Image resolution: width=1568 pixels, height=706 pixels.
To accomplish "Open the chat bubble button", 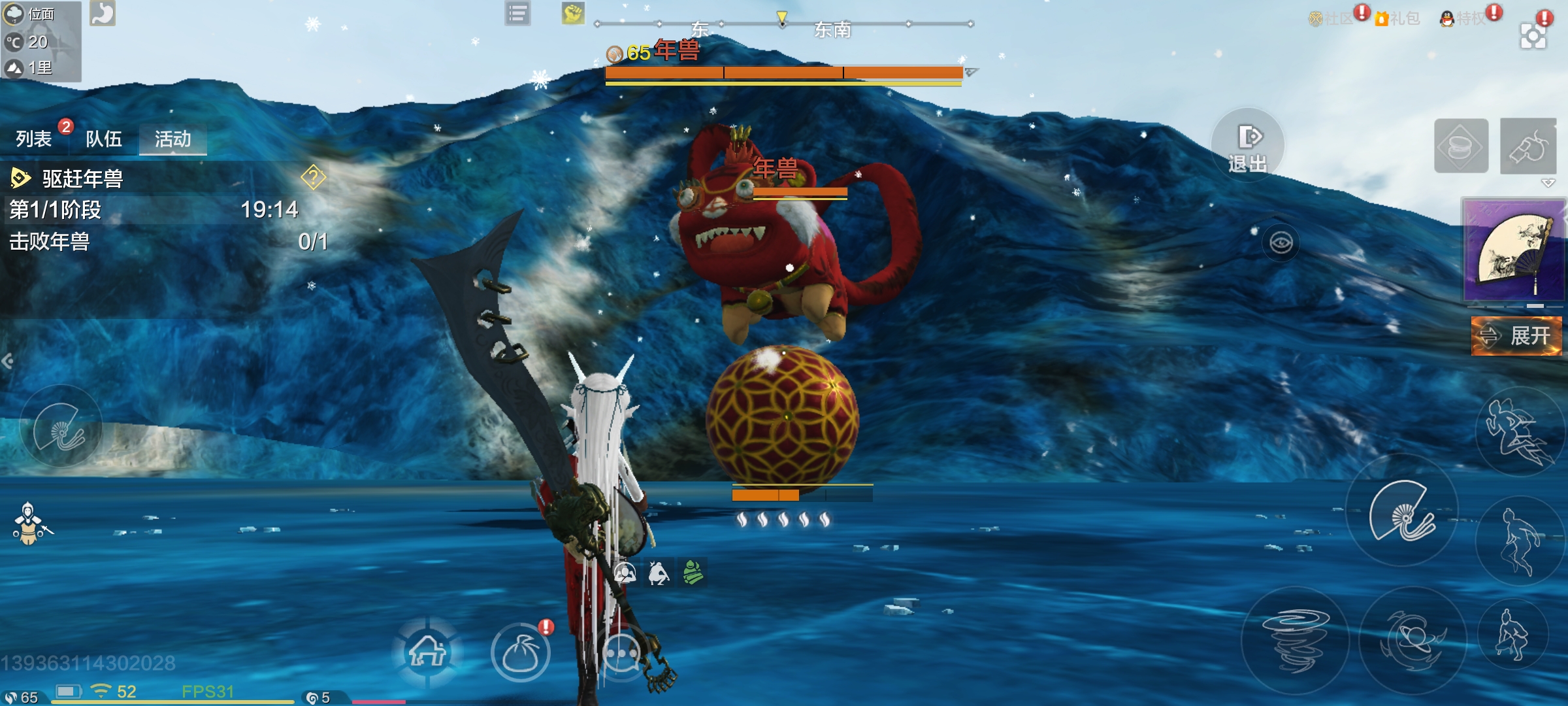I will (x=621, y=652).
